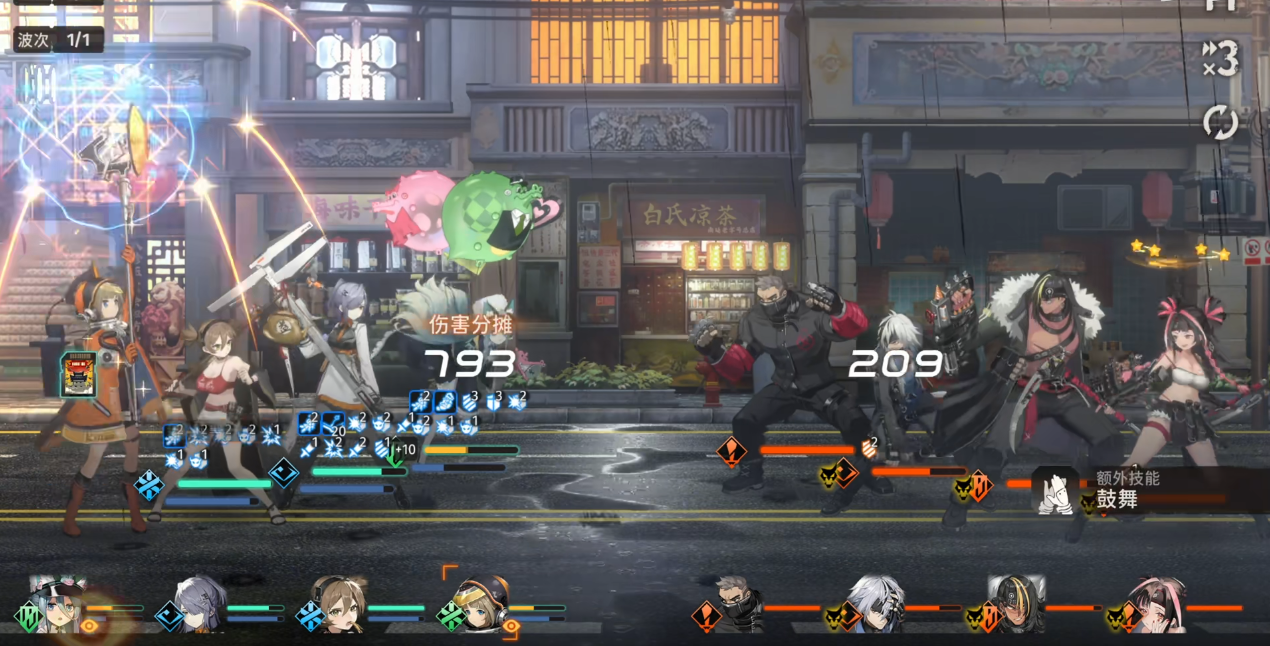Target the visor-wearing enemy portrait
This screenshot has width=1270, height=646.
tap(1016, 605)
